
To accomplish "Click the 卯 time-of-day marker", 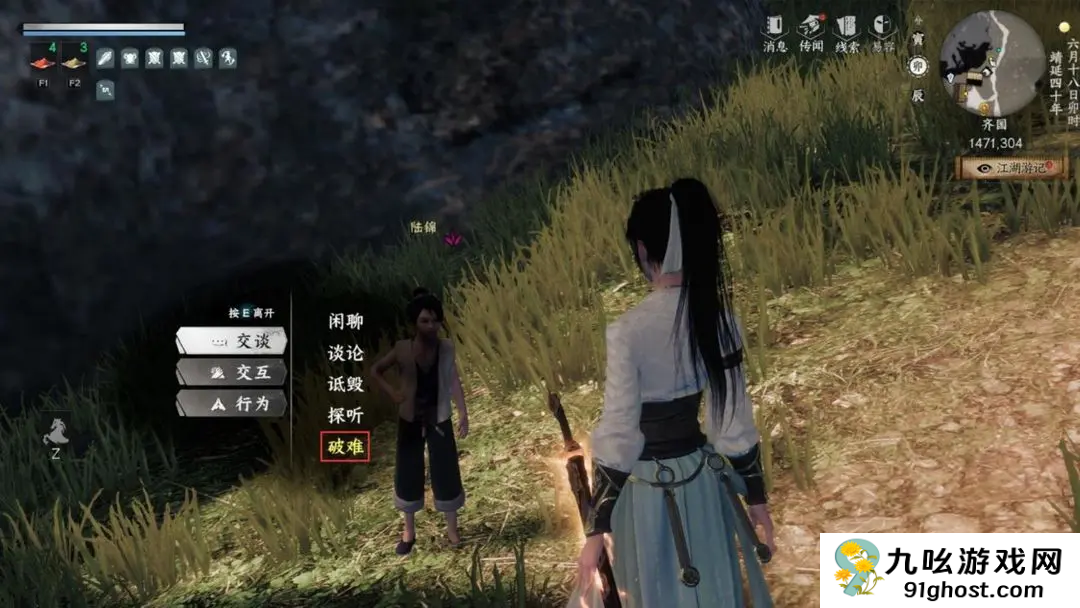I will pyautogui.click(x=918, y=67).
